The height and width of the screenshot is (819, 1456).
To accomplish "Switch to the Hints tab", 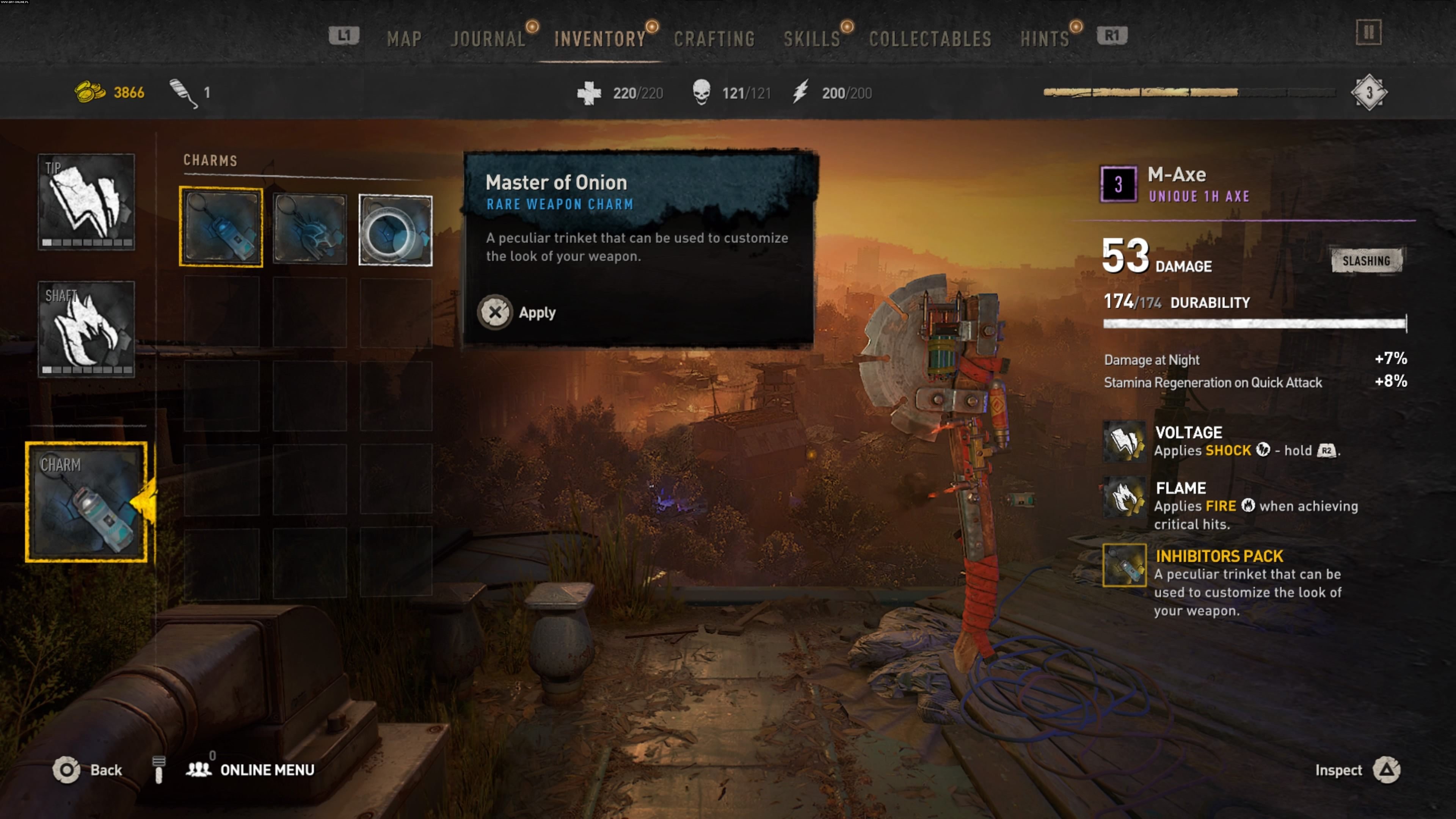I will point(1045,38).
